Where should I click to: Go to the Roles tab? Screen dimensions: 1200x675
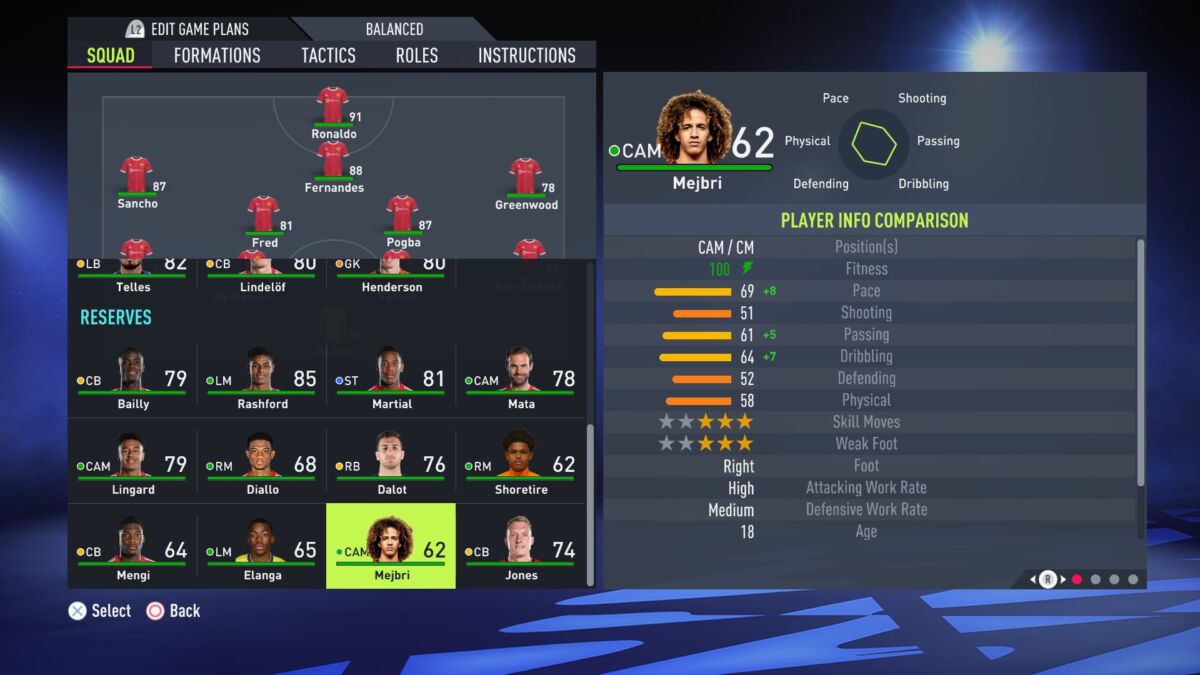tap(416, 55)
